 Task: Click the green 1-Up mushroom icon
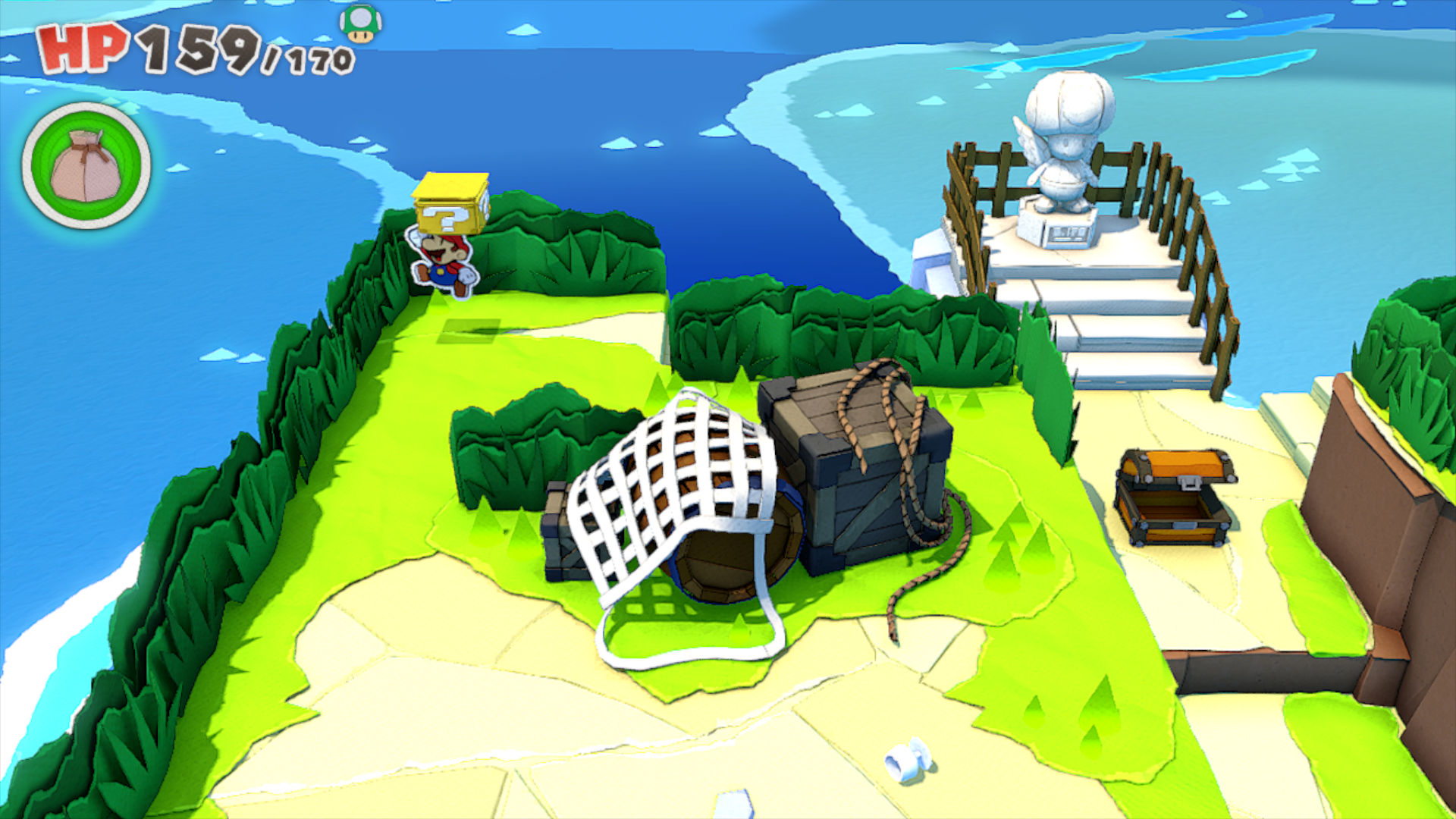[x=361, y=23]
